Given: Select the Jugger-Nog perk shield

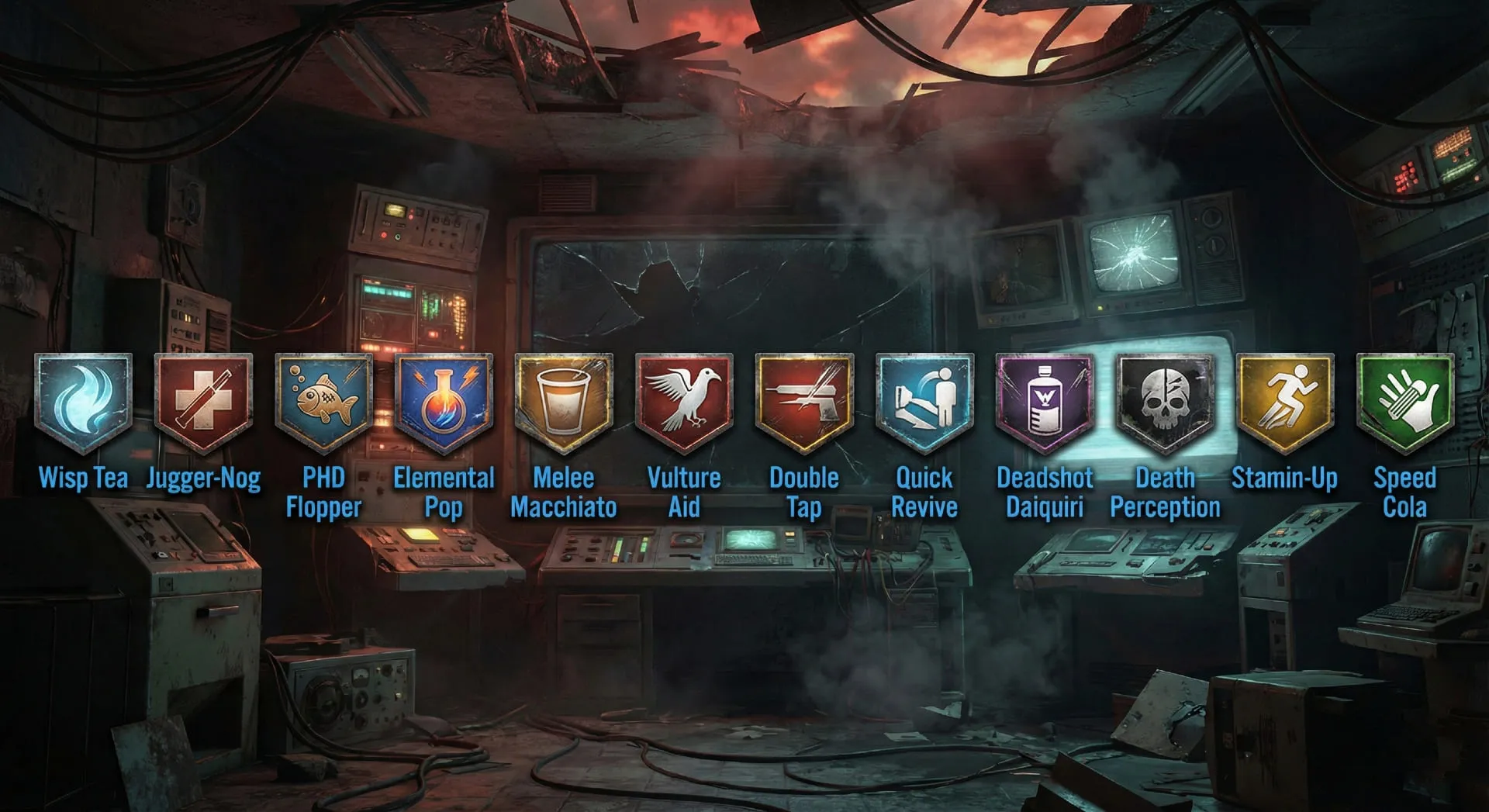Looking at the screenshot, I should click(205, 399).
